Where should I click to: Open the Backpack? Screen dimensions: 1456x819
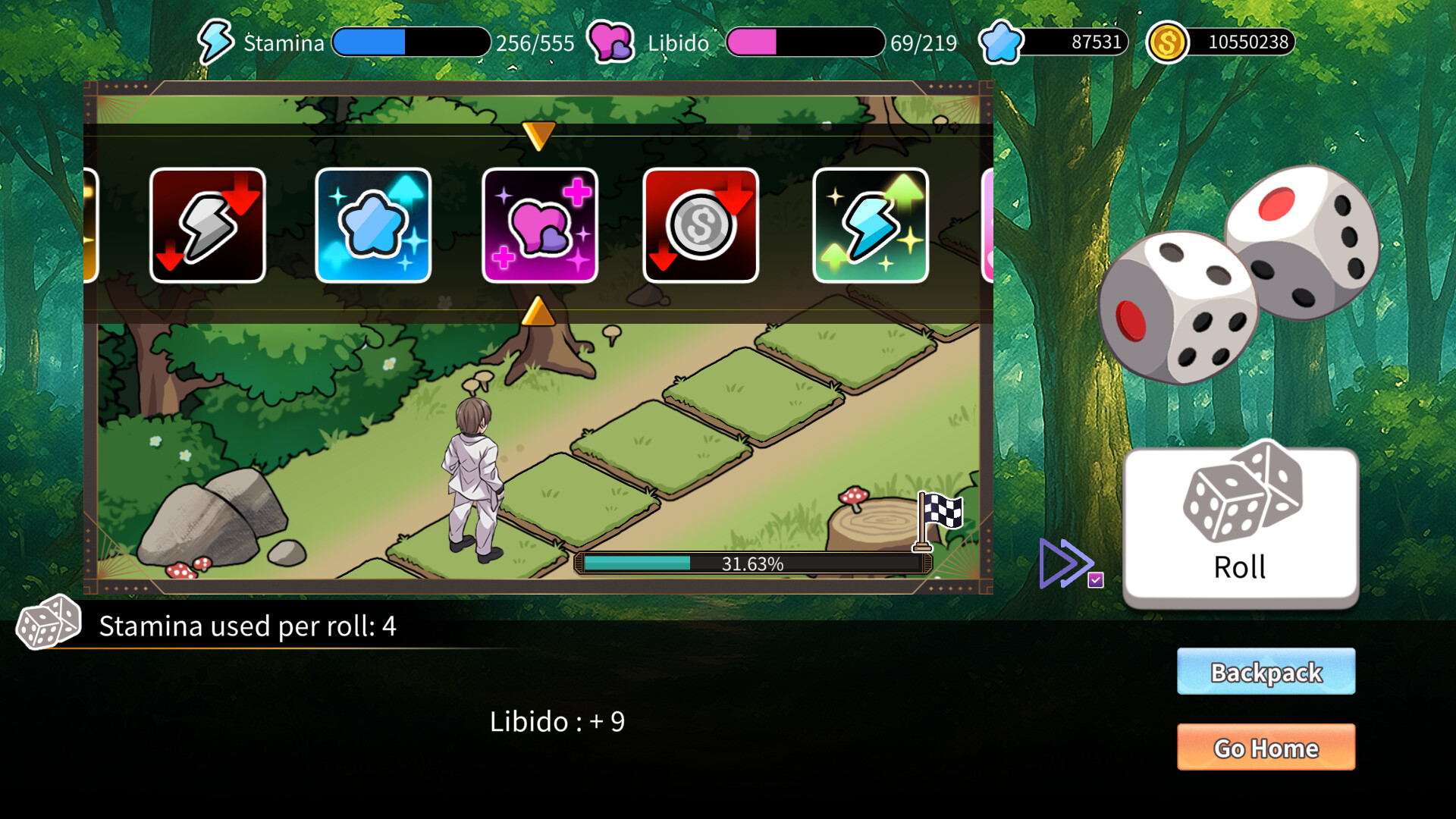pos(1265,671)
